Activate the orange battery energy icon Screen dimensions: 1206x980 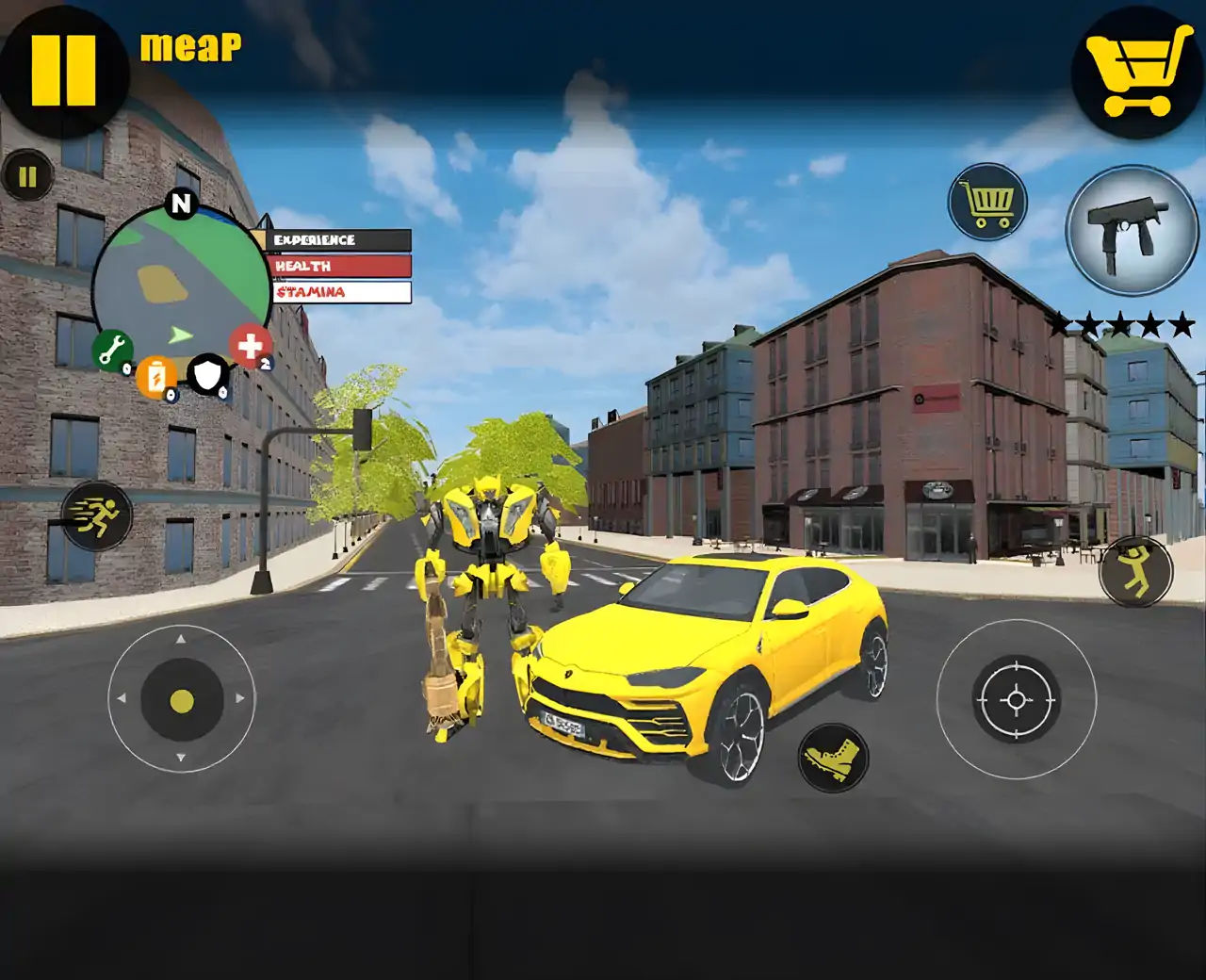[x=156, y=379]
